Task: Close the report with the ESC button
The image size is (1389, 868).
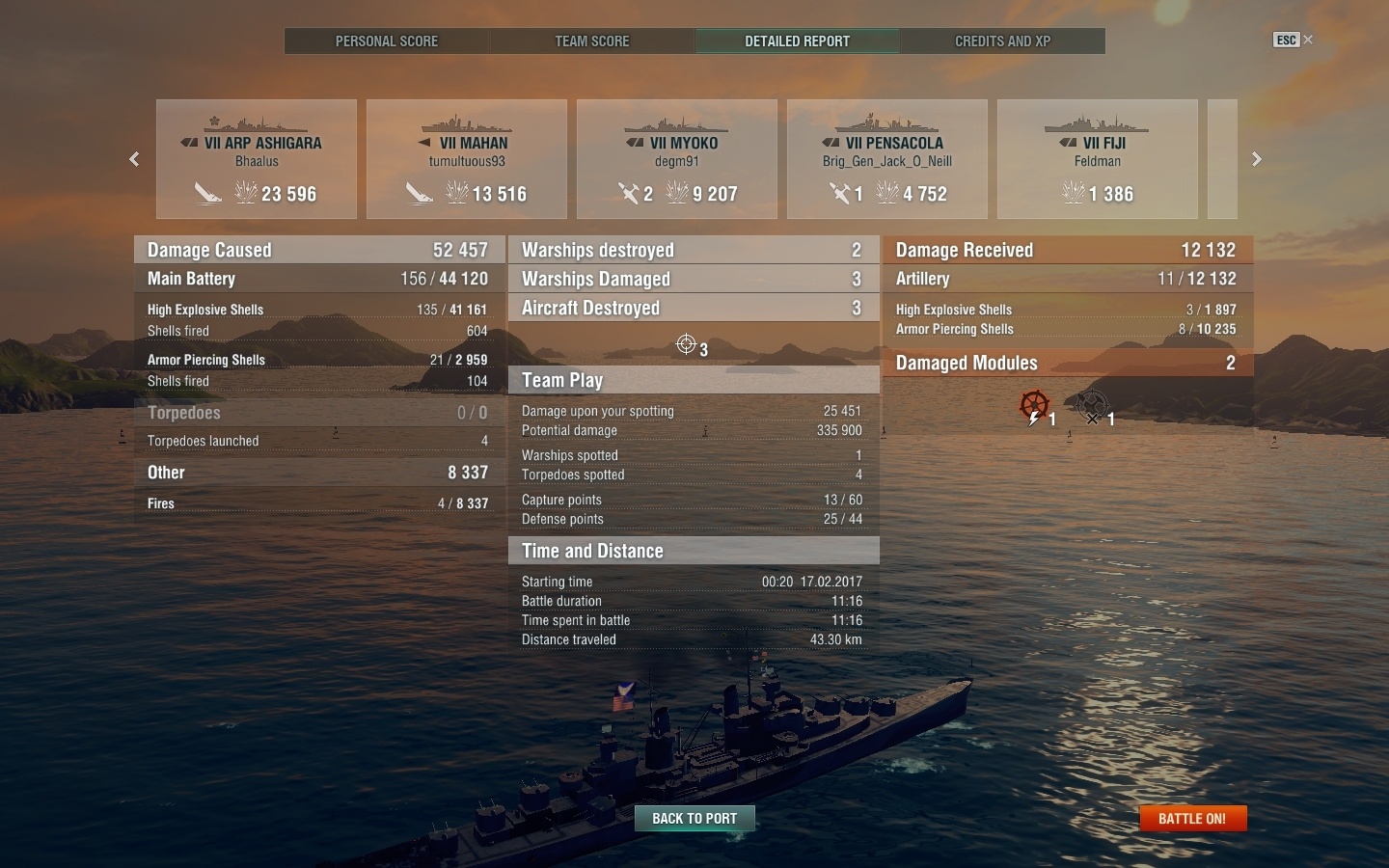Action: pyautogui.click(x=1292, y=40)
